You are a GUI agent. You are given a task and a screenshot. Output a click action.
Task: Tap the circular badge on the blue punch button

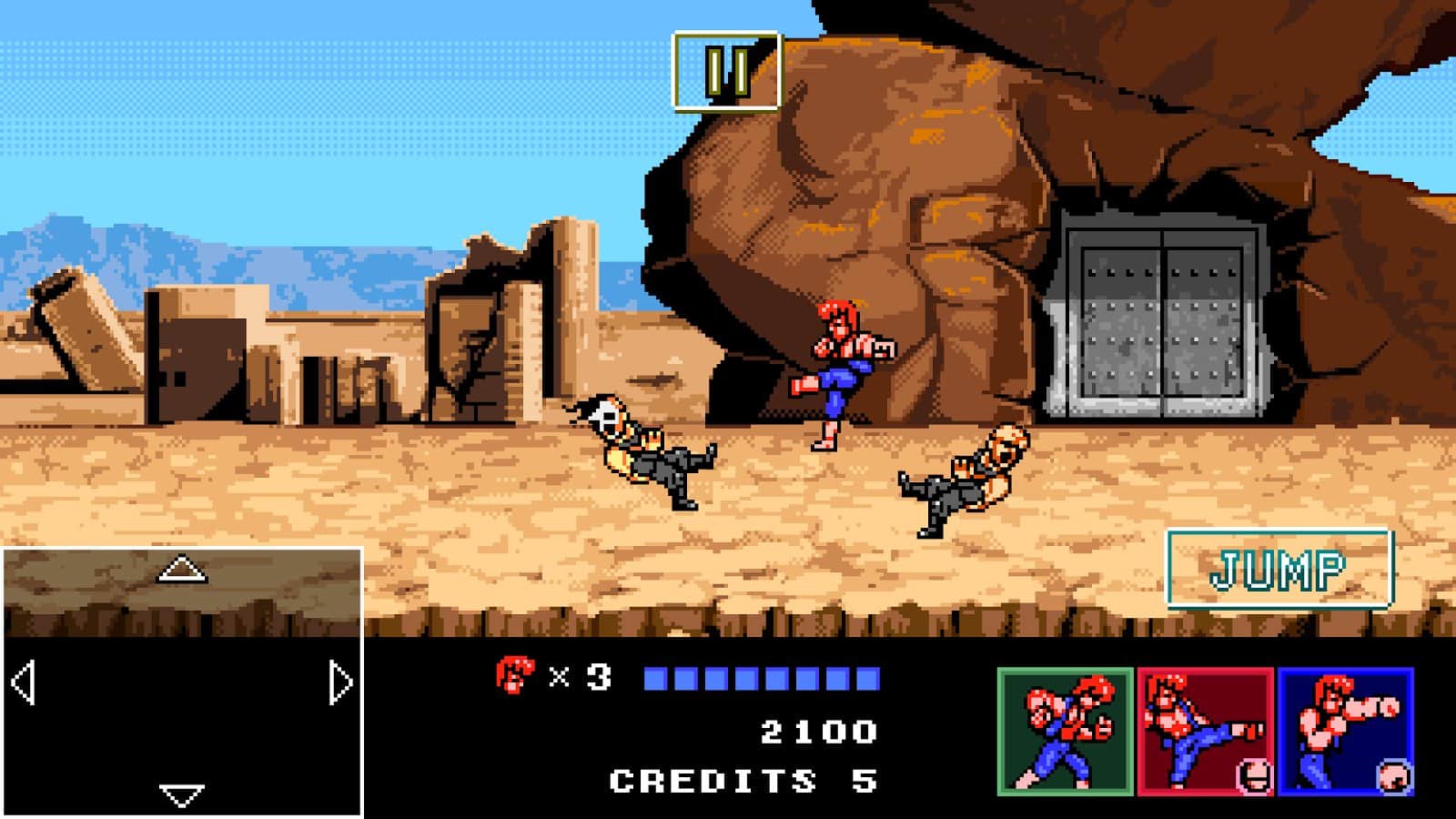[1394, 775]
